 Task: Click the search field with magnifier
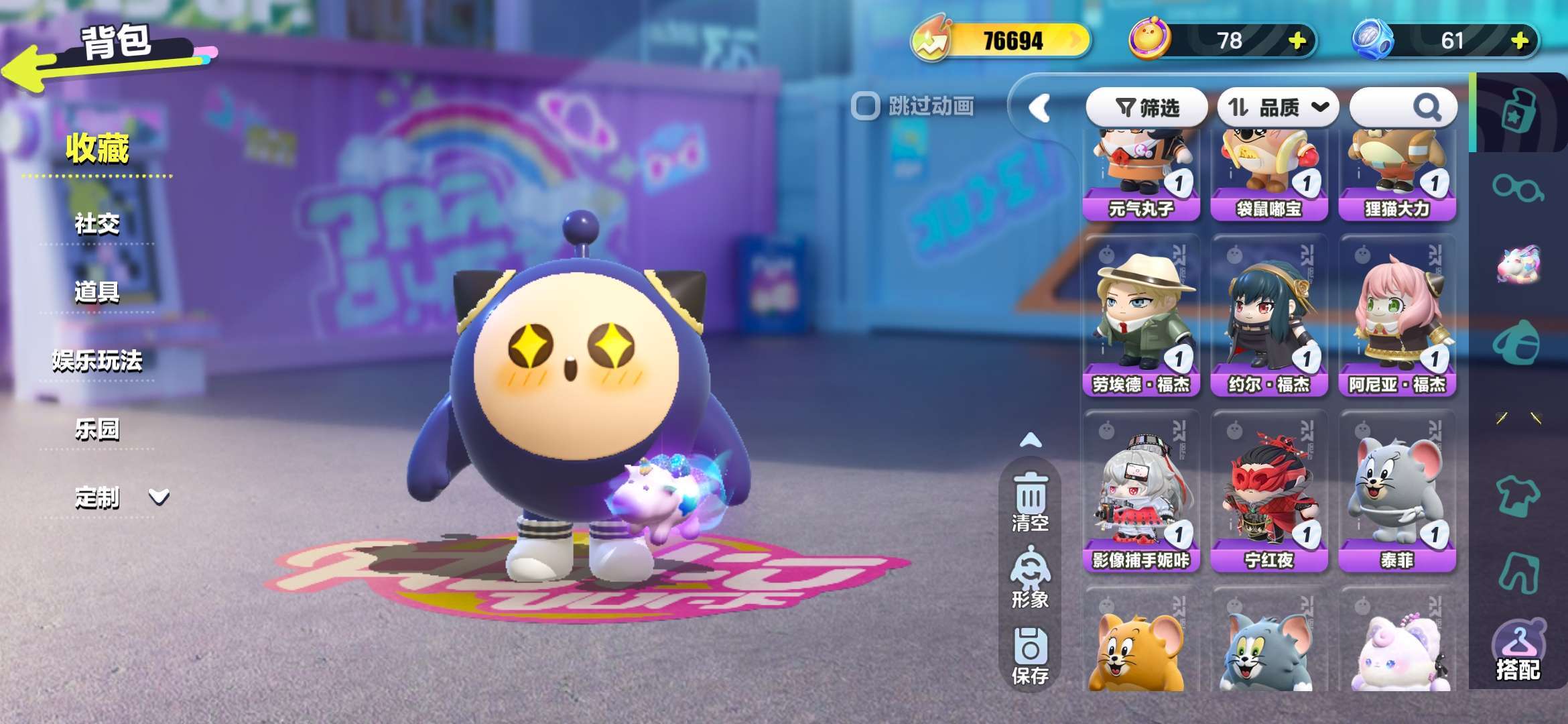coord(1403,107)
